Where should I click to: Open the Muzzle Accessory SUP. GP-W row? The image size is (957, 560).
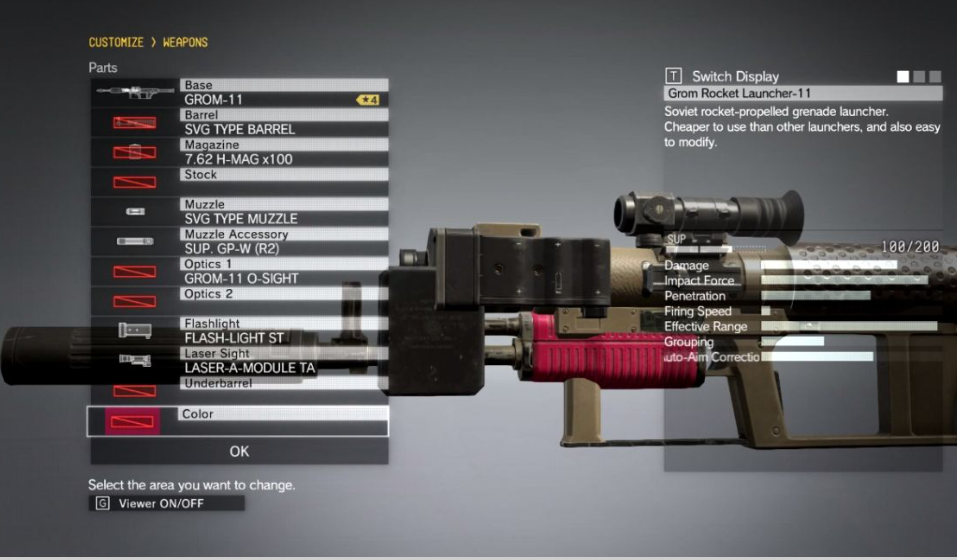click(x=284, y=241)
